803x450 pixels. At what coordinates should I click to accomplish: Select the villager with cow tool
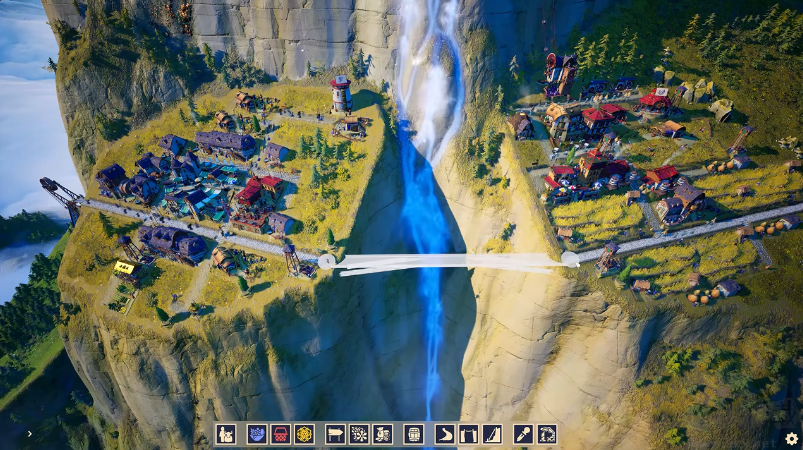point(226,434)
